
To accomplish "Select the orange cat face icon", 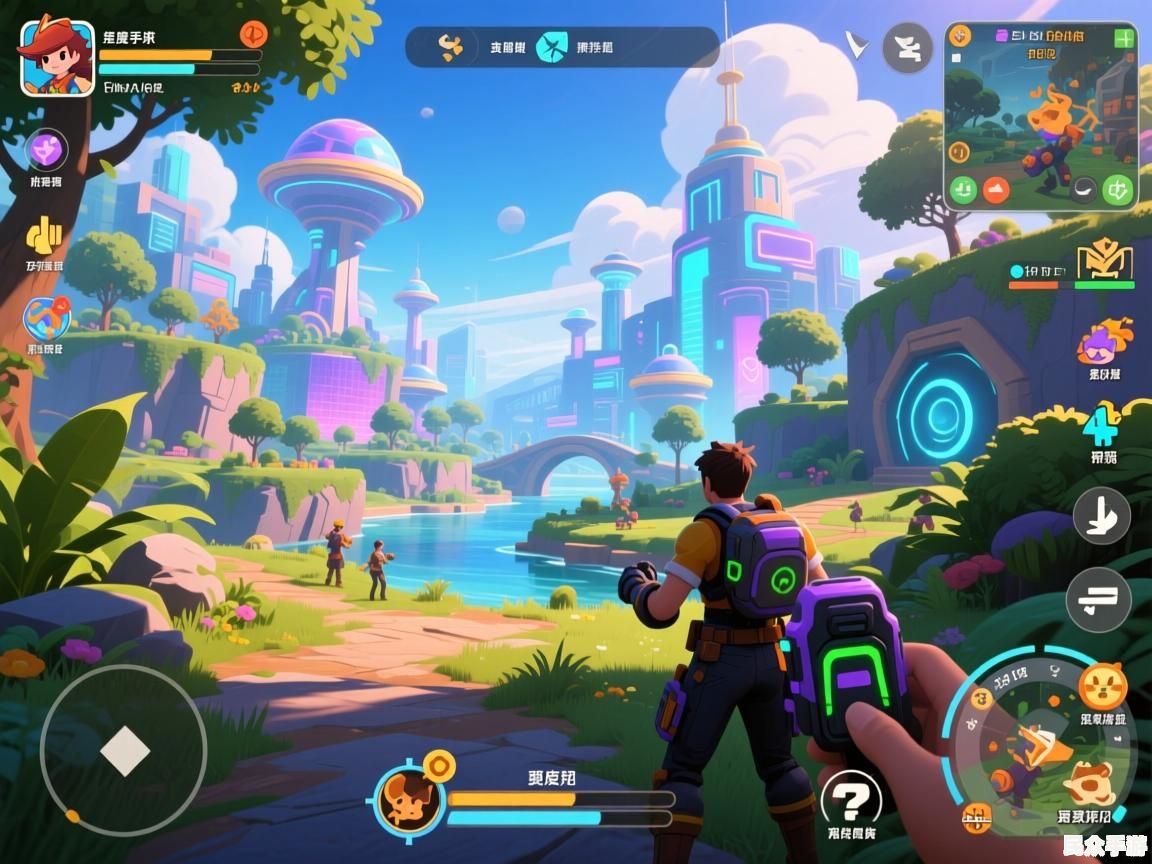I will (1103, 686).
